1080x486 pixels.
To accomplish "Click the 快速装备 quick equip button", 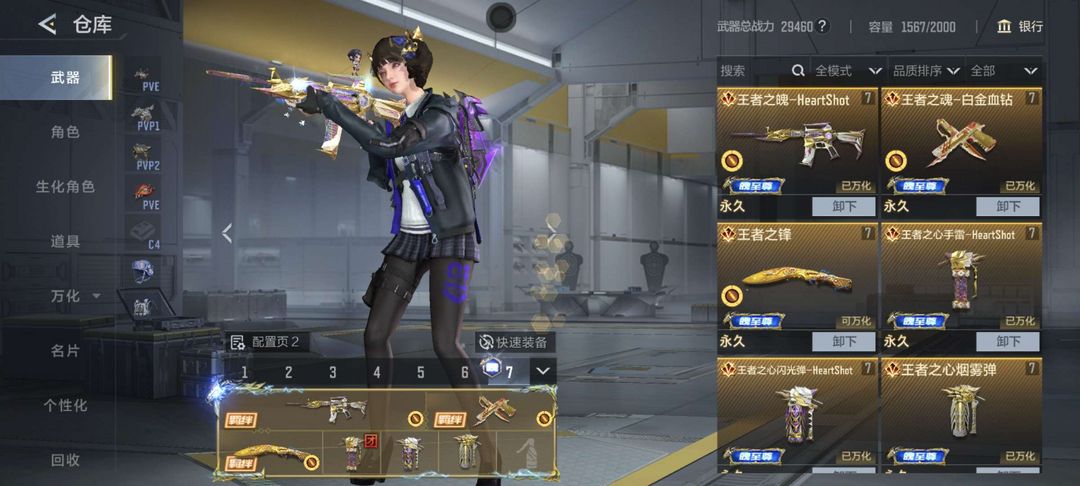I will [514, 342].
